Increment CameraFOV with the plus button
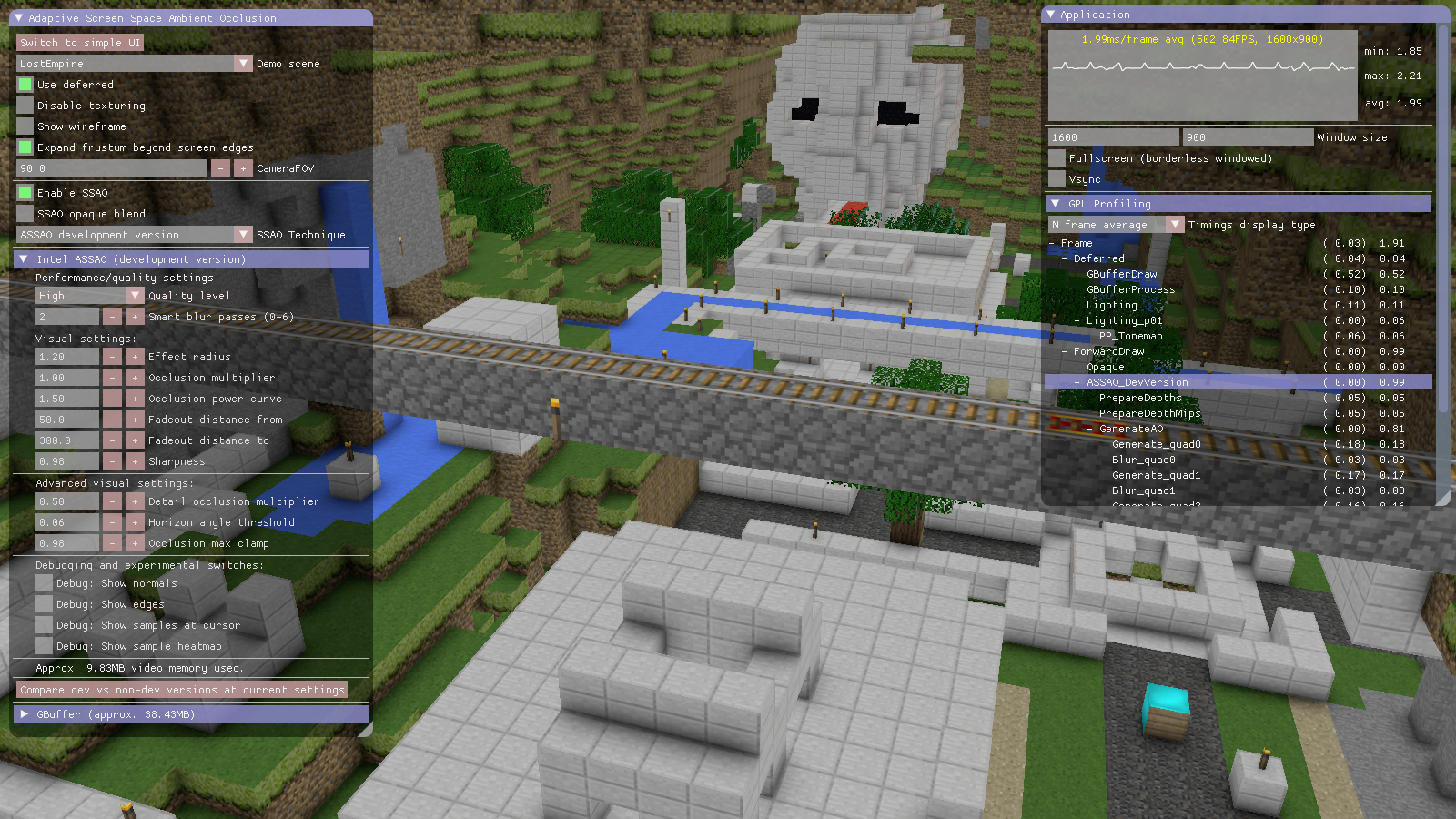This screenshot has width=1456, height=819. [x=243, y=167]
